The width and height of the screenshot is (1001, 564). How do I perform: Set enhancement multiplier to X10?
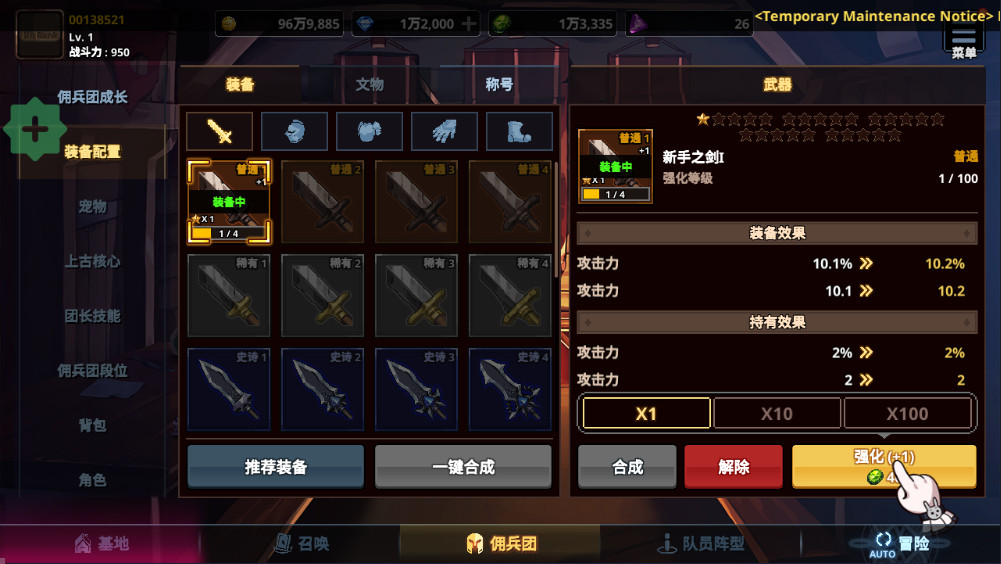(777, 413)
